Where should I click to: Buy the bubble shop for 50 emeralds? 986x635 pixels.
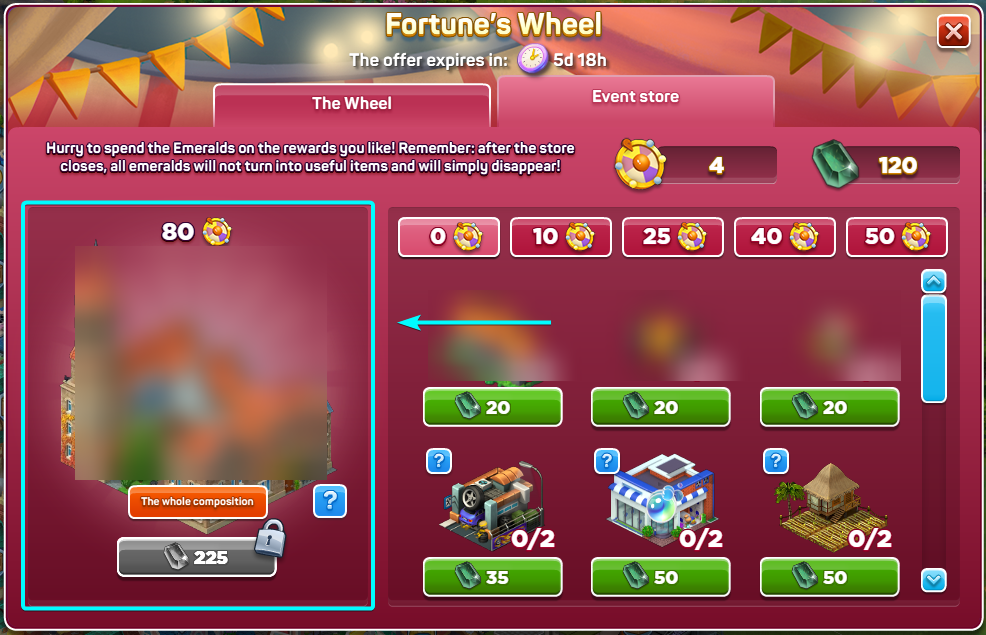click(660, 577)
